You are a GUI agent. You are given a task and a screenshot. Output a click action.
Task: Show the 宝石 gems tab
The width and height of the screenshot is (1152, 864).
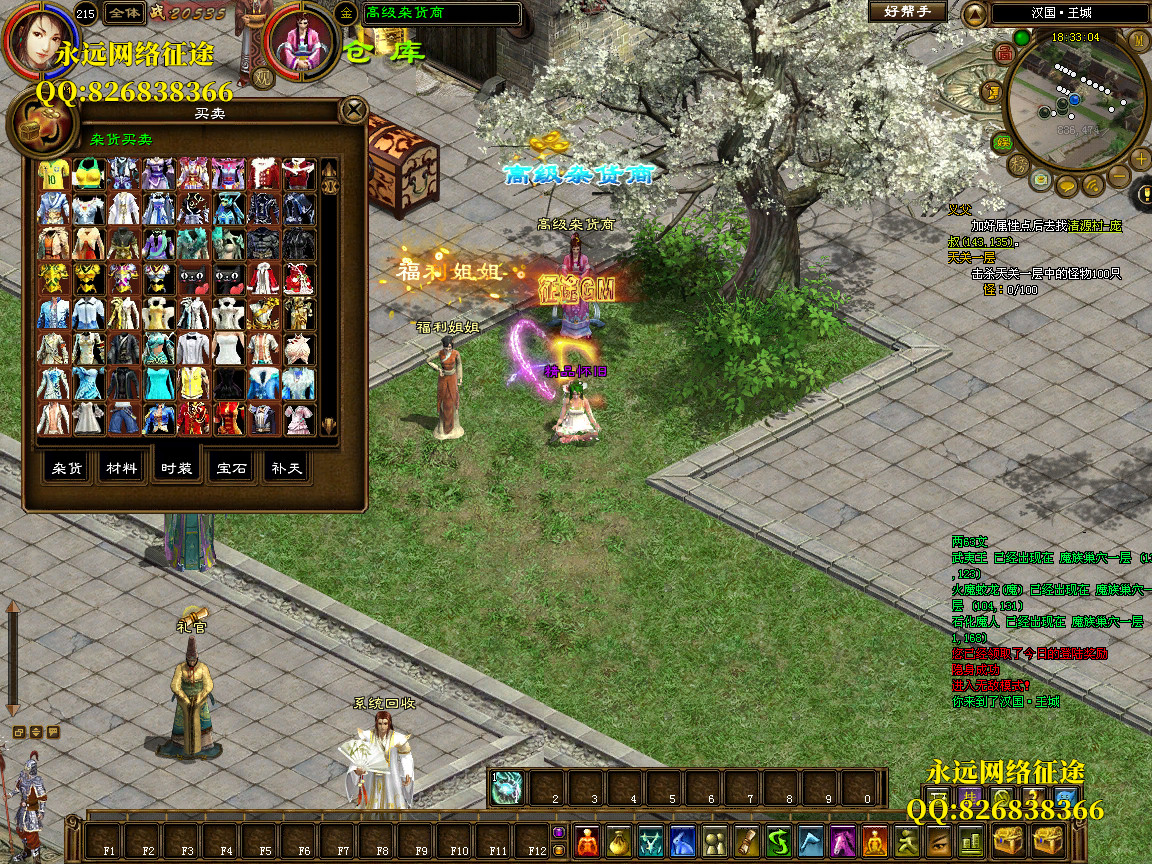(232, 468)
